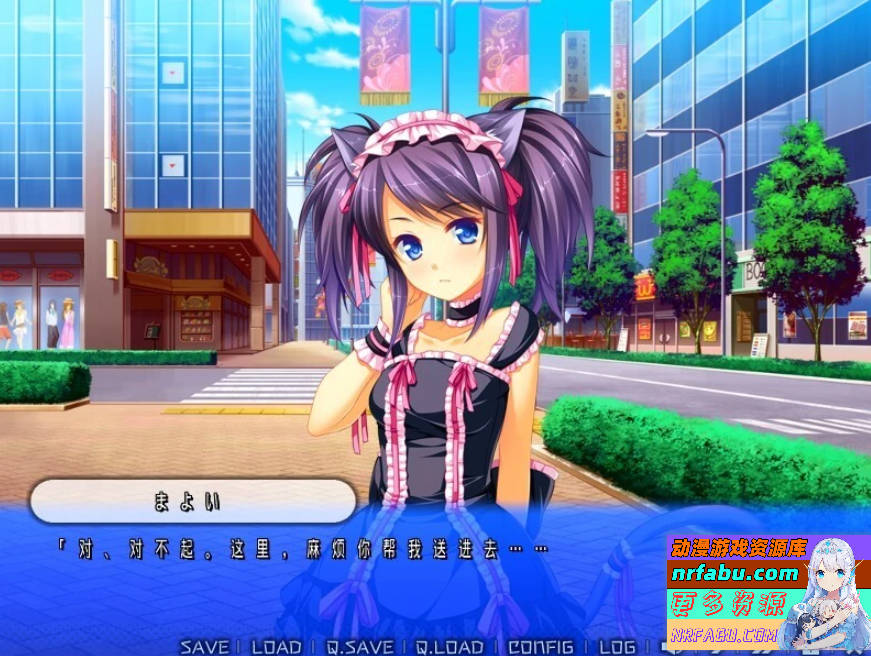Open the SAVE menu
This screenshot has width=871, height=656.
205,647
